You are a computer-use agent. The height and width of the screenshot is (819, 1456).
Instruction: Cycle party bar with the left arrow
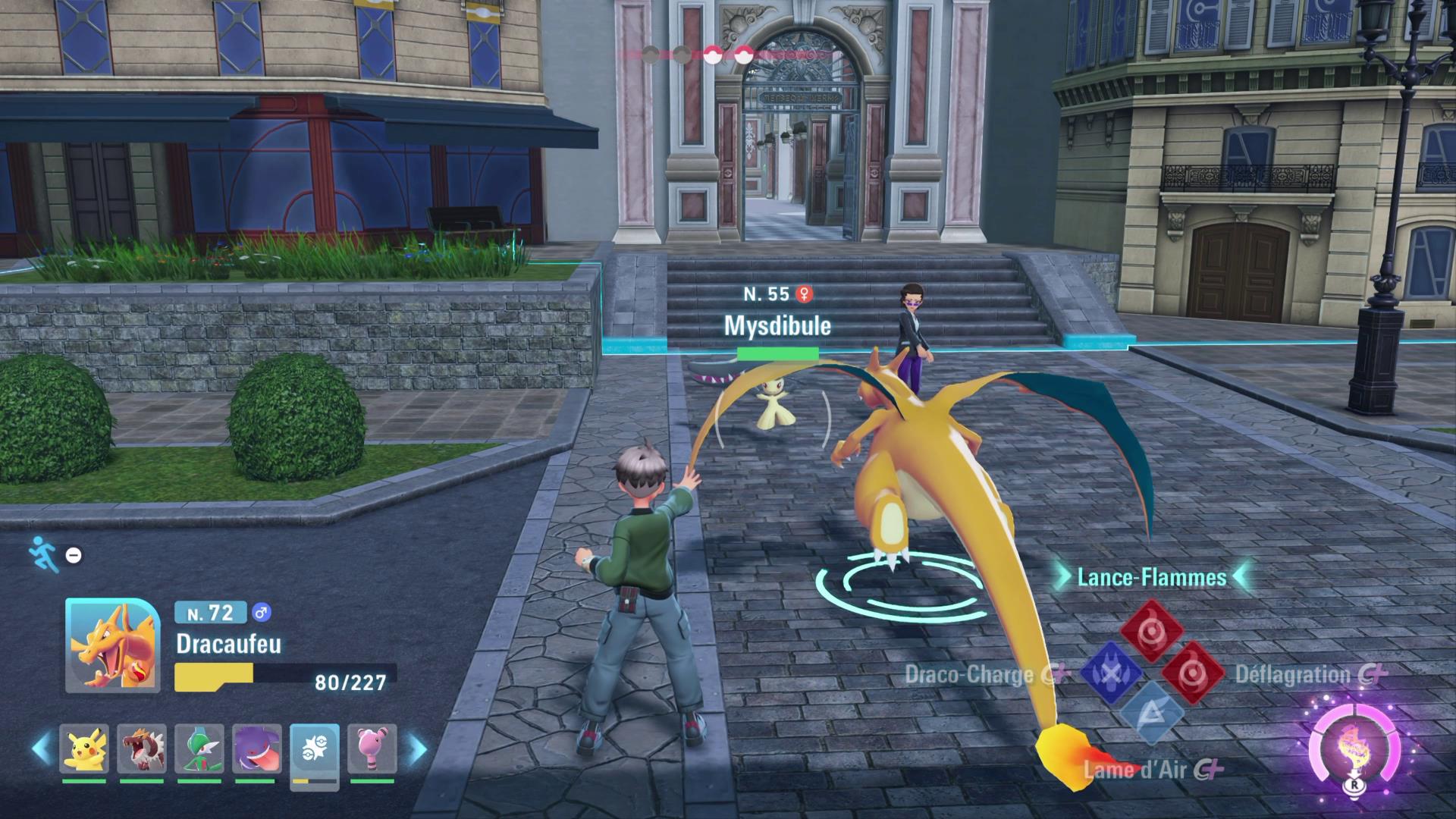42,749
